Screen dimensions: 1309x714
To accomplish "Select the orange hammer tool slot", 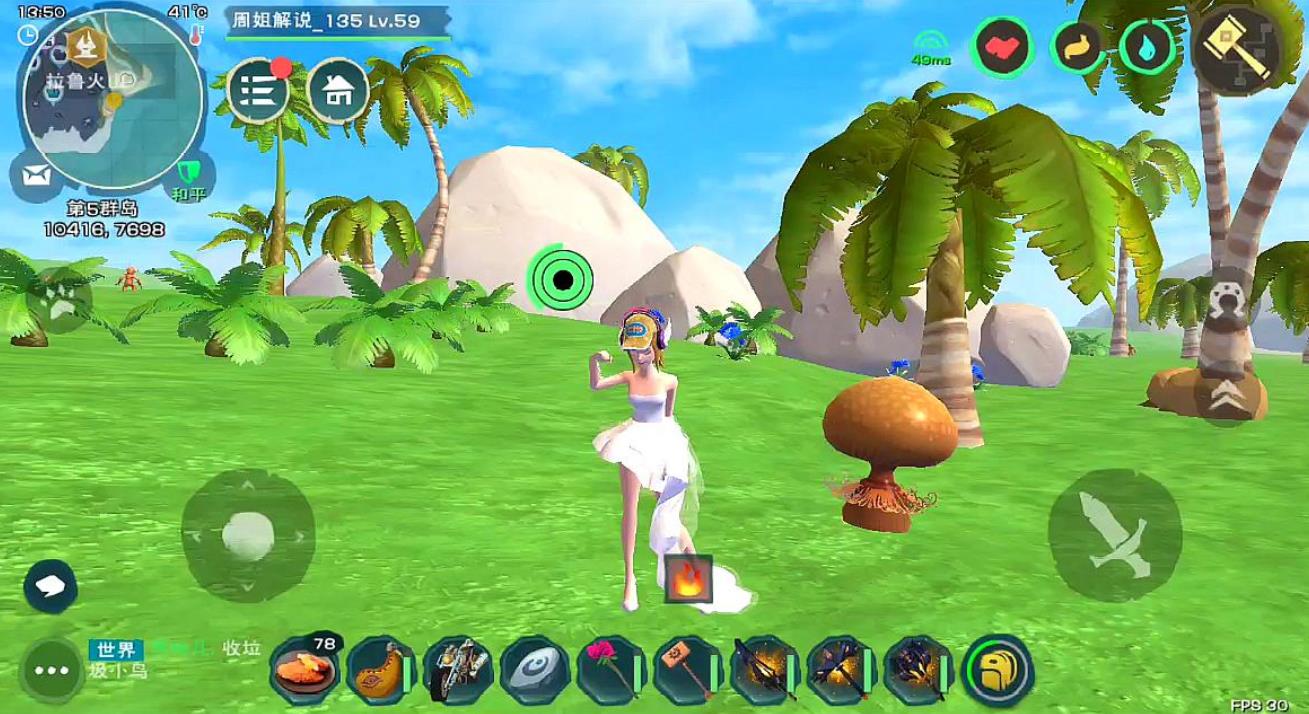I will (687, 668).
